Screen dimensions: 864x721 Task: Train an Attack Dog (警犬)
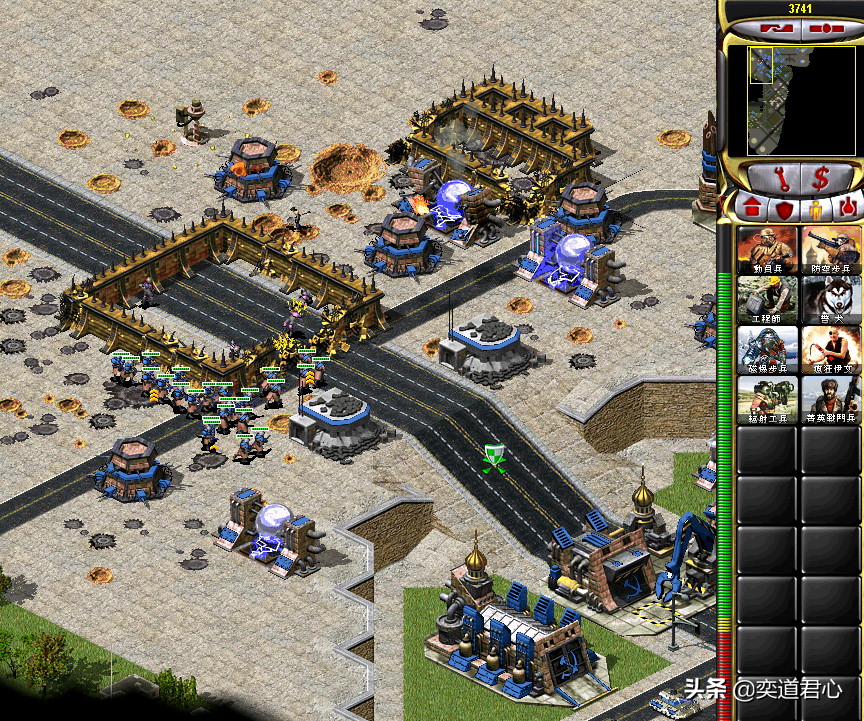pyautogui.click(x=831, y=300)
